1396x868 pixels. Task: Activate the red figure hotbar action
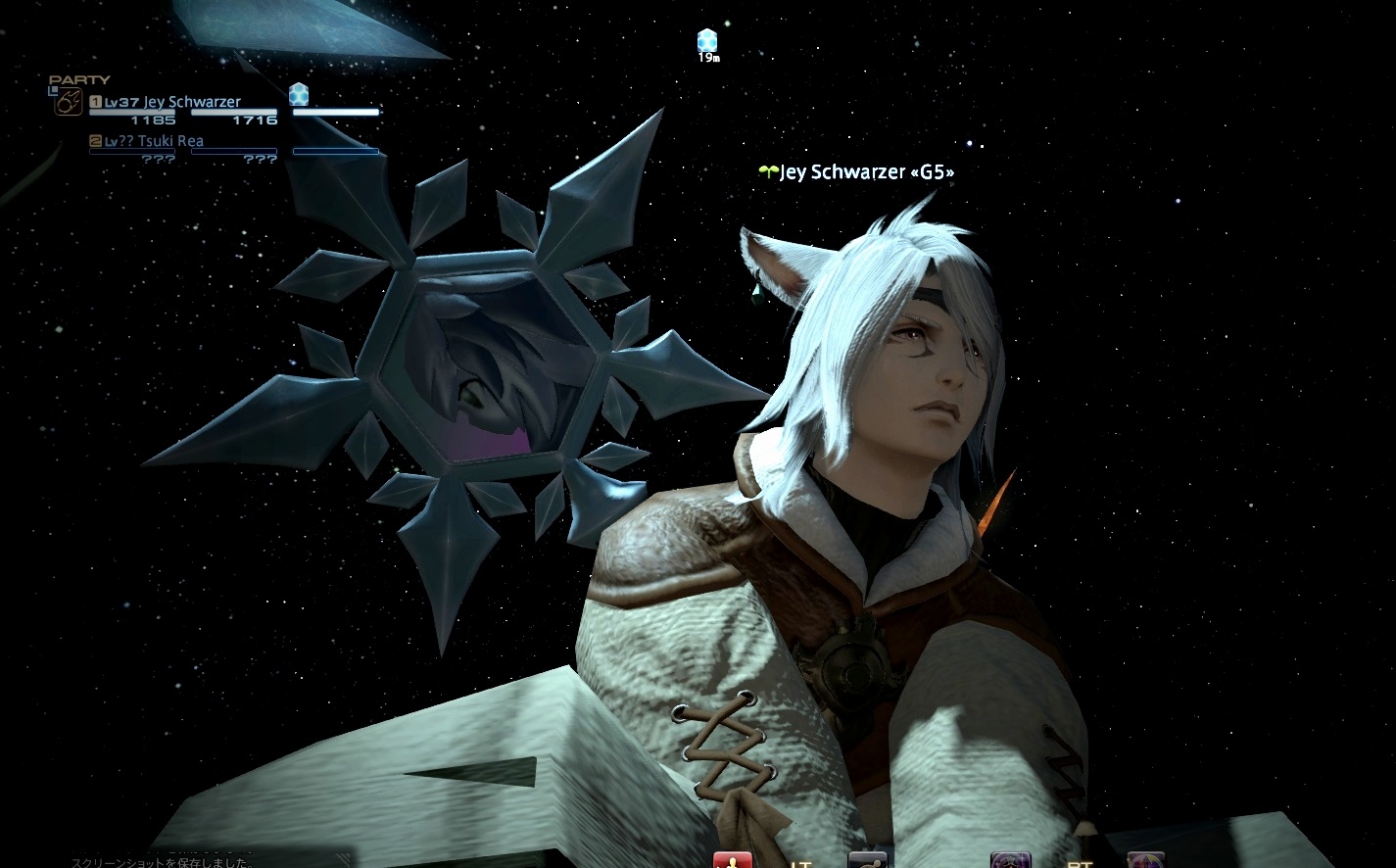[x=732, y=860]
